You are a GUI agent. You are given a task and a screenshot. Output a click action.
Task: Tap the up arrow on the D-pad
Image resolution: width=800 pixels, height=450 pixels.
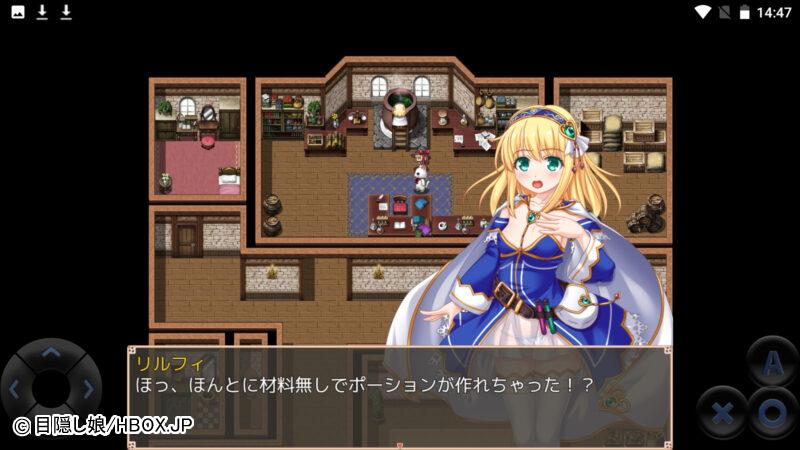[51, 352]
